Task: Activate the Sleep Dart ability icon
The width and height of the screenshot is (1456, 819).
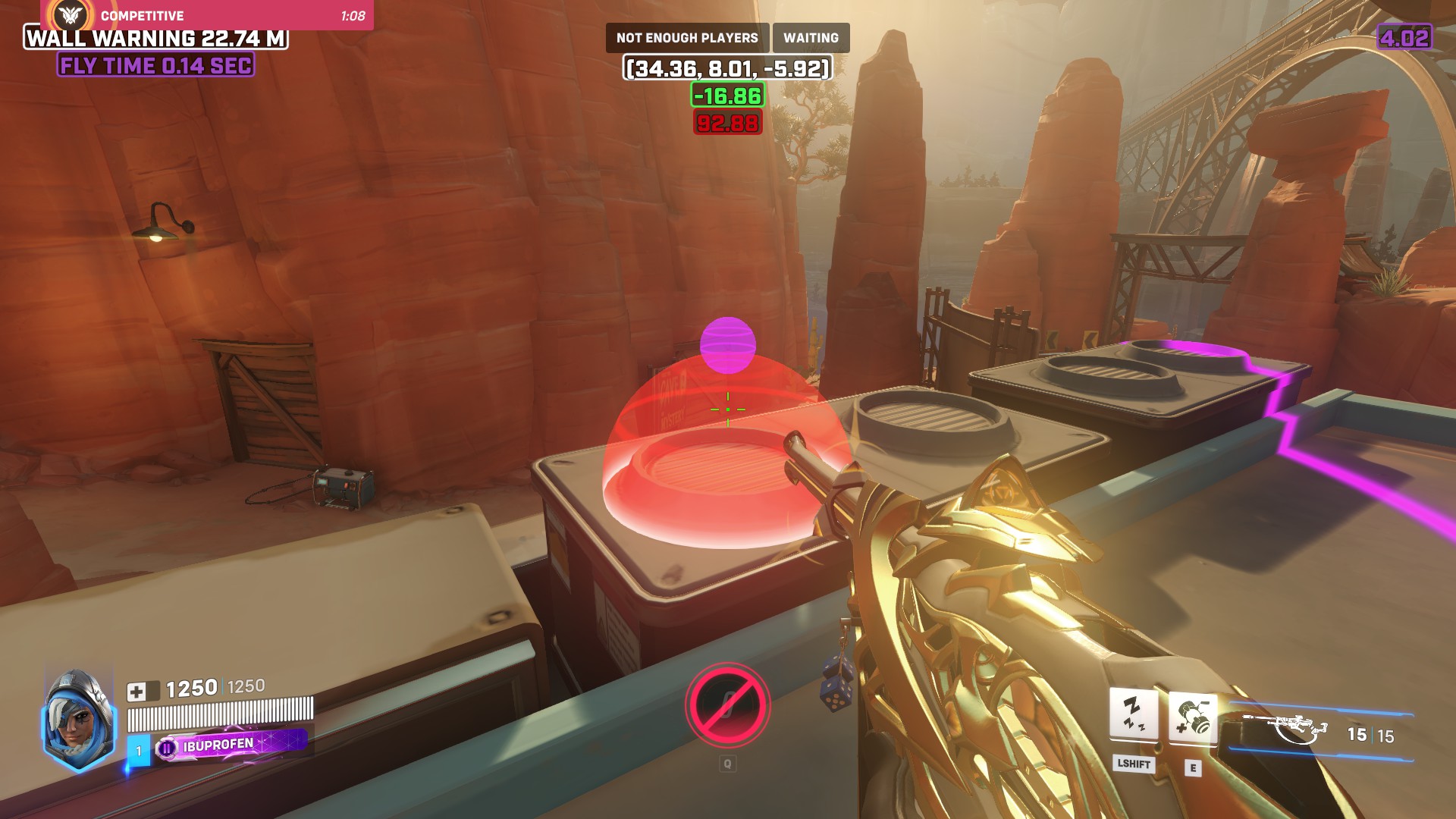Action: click(x=1133, y=714)
